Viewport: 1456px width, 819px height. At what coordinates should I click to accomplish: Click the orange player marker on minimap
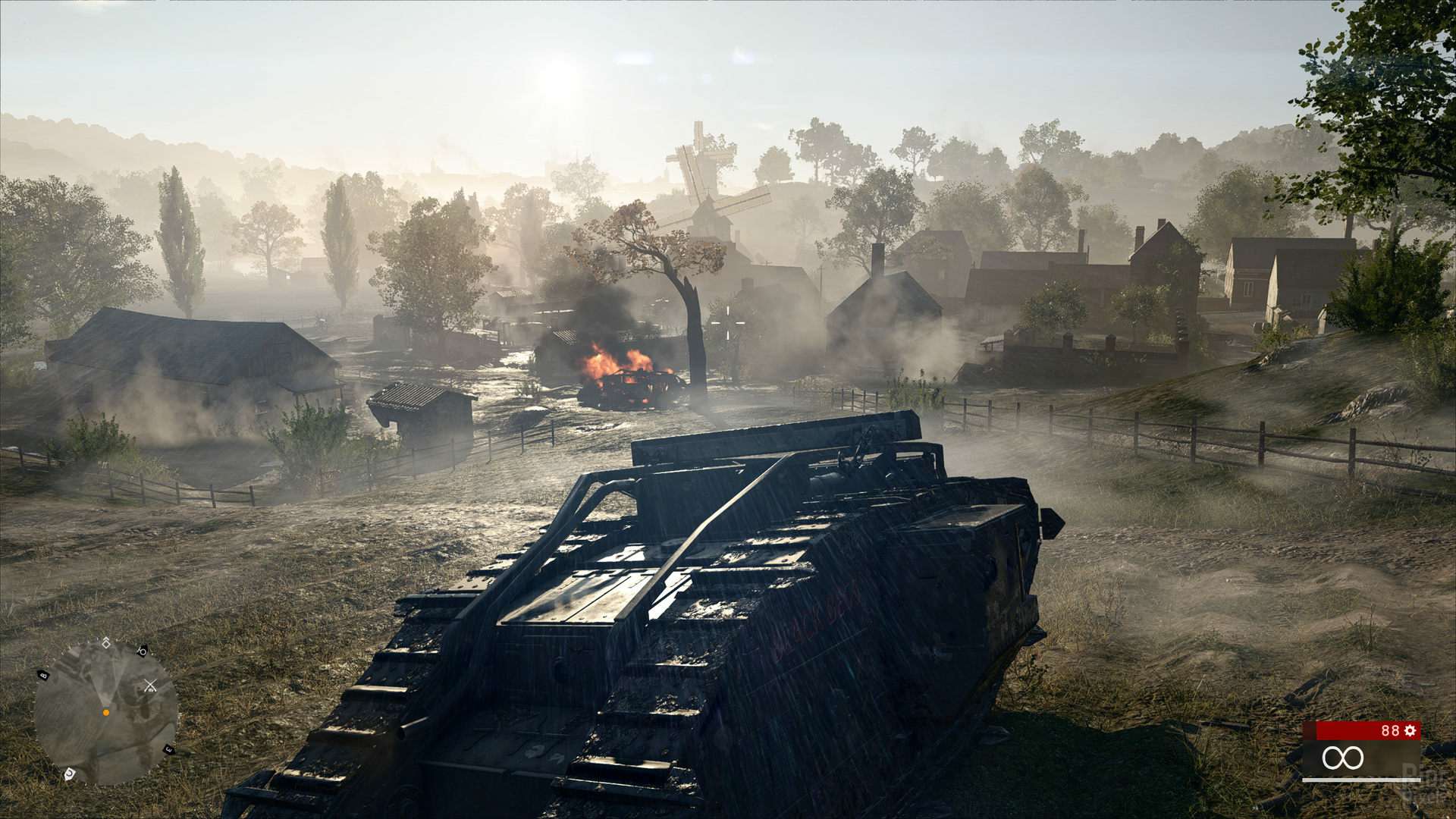click(106, 713)
